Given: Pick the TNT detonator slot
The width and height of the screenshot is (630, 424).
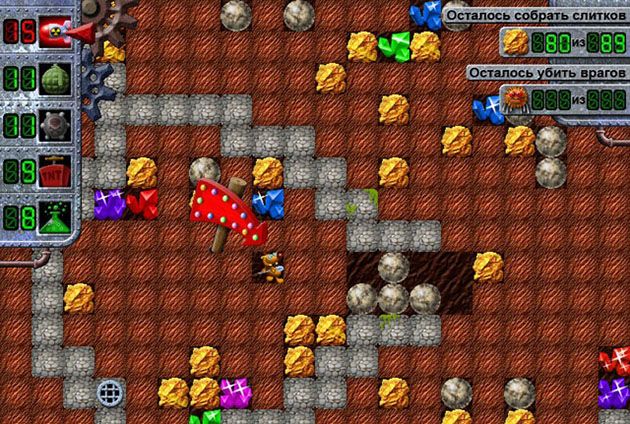Looking at the screenshot, I should tap(54, 171).
